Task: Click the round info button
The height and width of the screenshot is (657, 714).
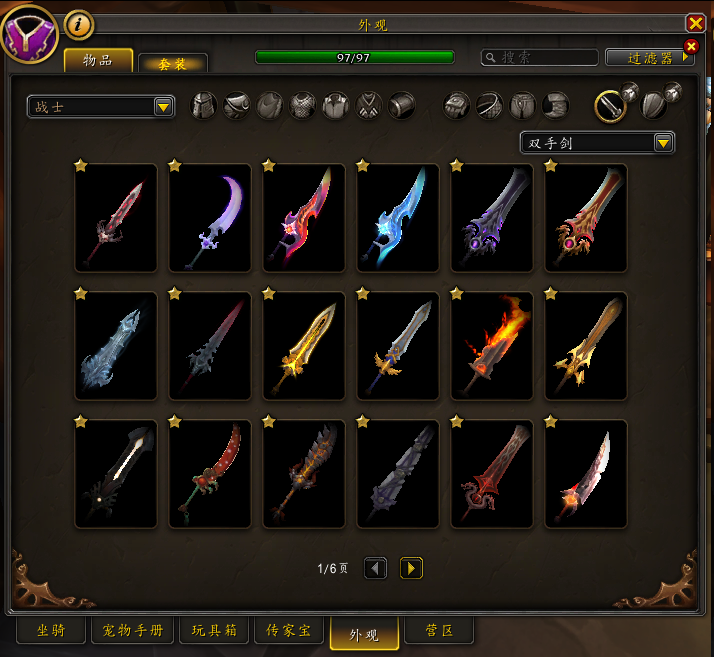Action: (x=79, y=23)
